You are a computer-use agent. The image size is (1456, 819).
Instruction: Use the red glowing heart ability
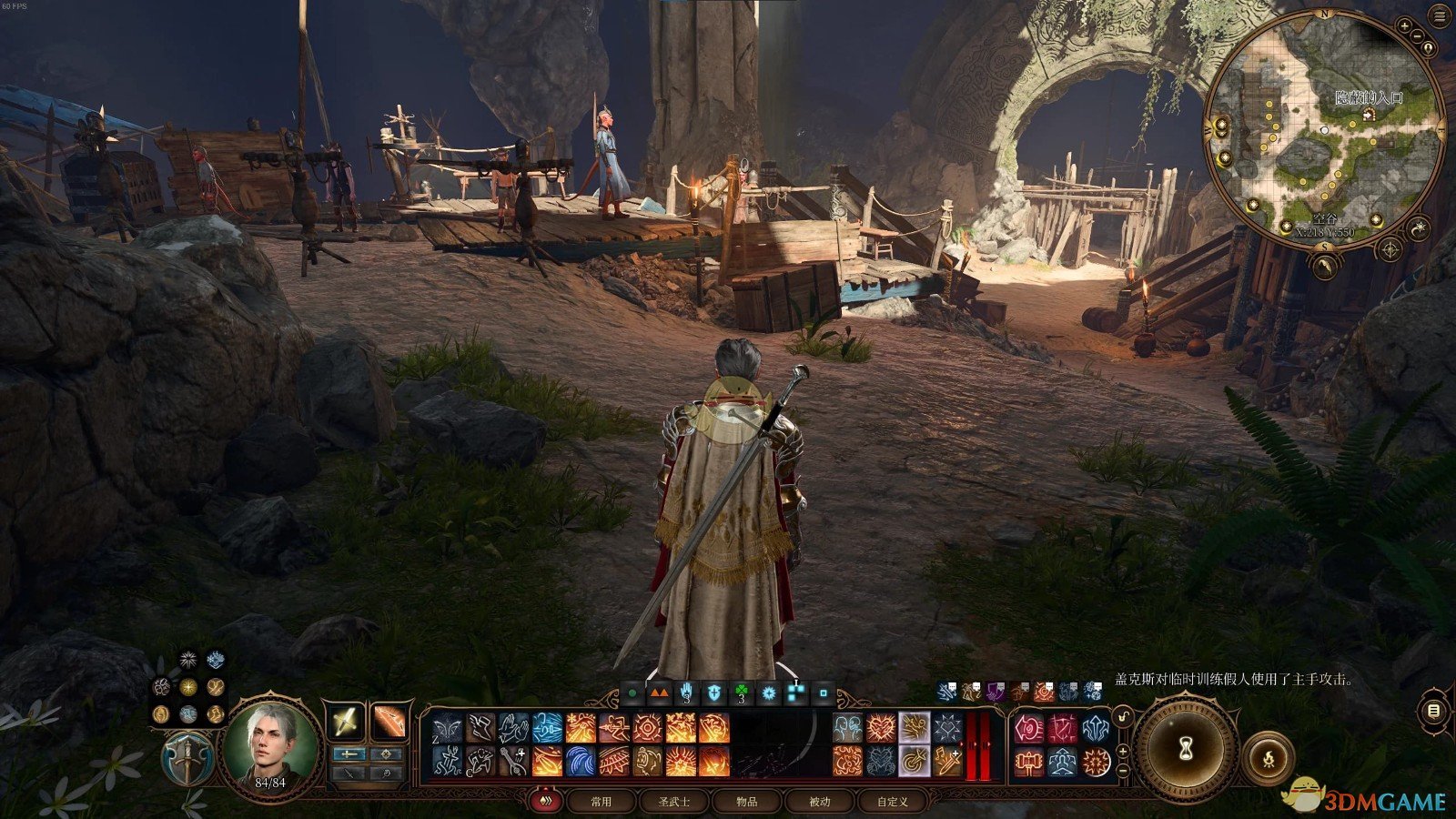point(881,727)
